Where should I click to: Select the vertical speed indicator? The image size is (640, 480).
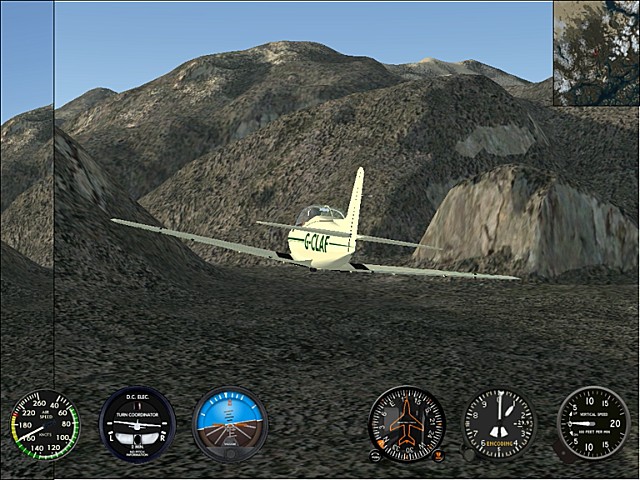pos(593,424)
